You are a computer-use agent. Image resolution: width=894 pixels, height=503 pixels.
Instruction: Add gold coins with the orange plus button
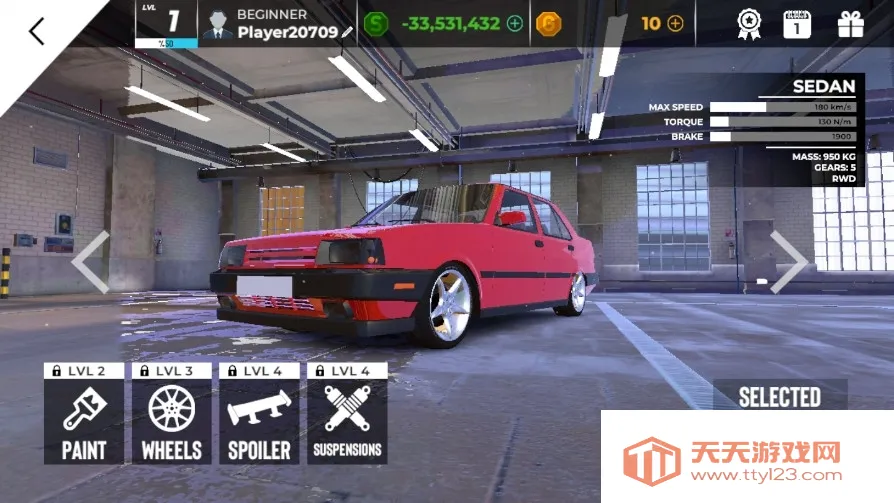click(x=676, y=23)
